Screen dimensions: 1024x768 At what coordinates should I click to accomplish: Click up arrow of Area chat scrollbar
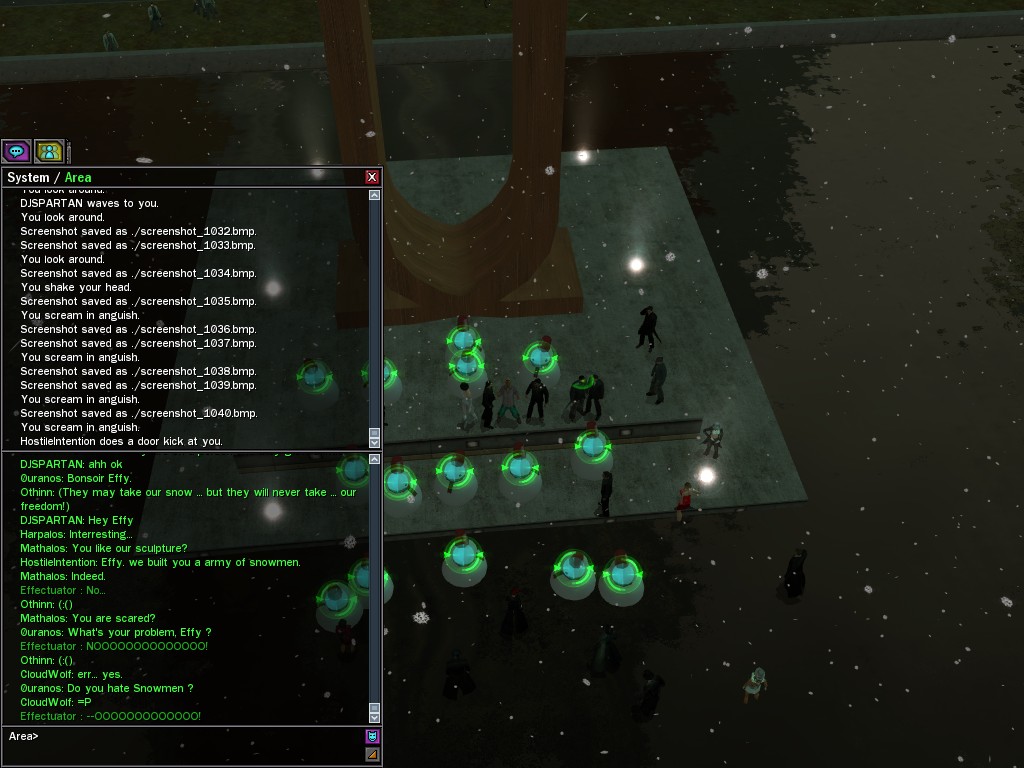(x=375, y=459)
